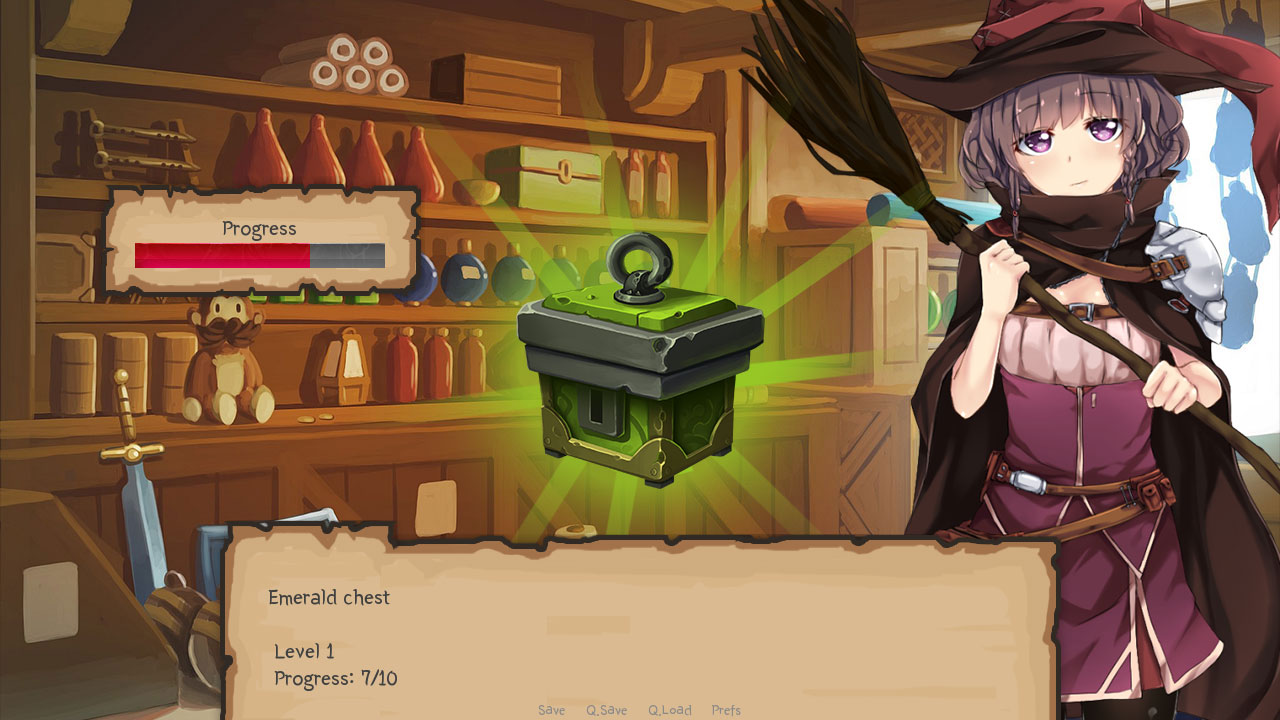Screen dimensions: 1280x720
Task: Click the Progress panel header
Action: [x=257, y=229]
